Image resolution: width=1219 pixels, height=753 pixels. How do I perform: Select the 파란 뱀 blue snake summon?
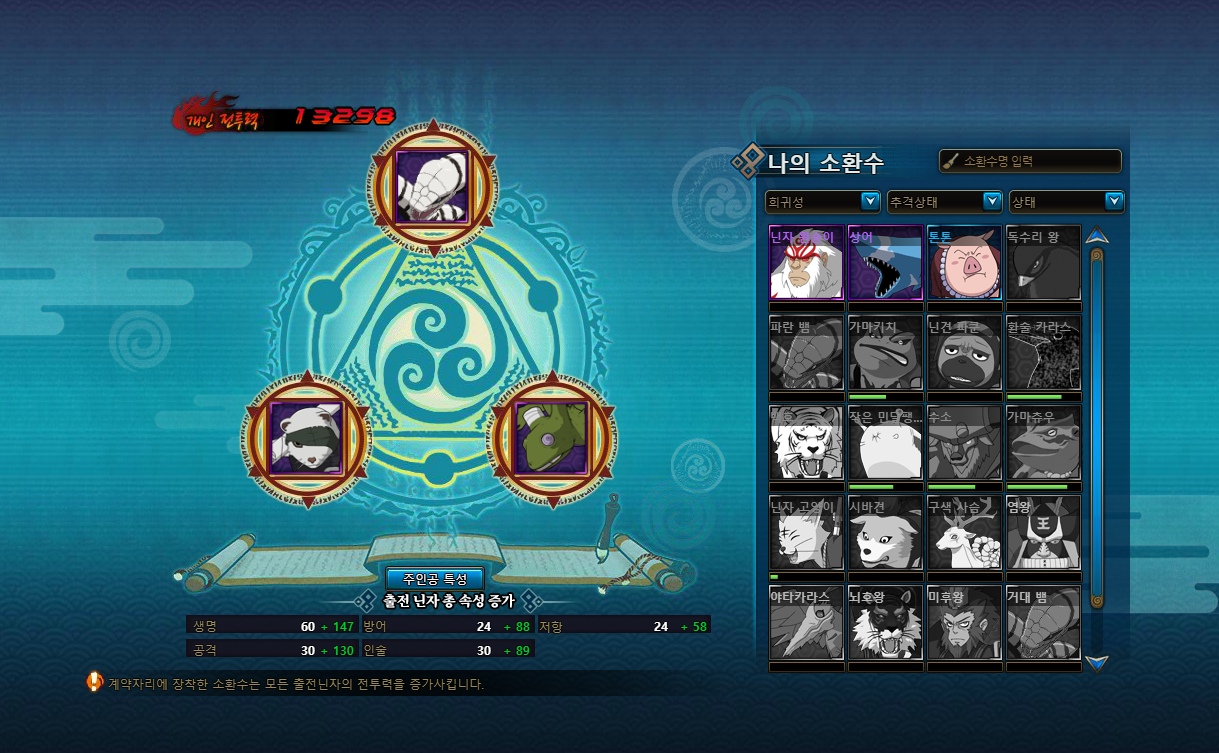click(x=806, y=354)
